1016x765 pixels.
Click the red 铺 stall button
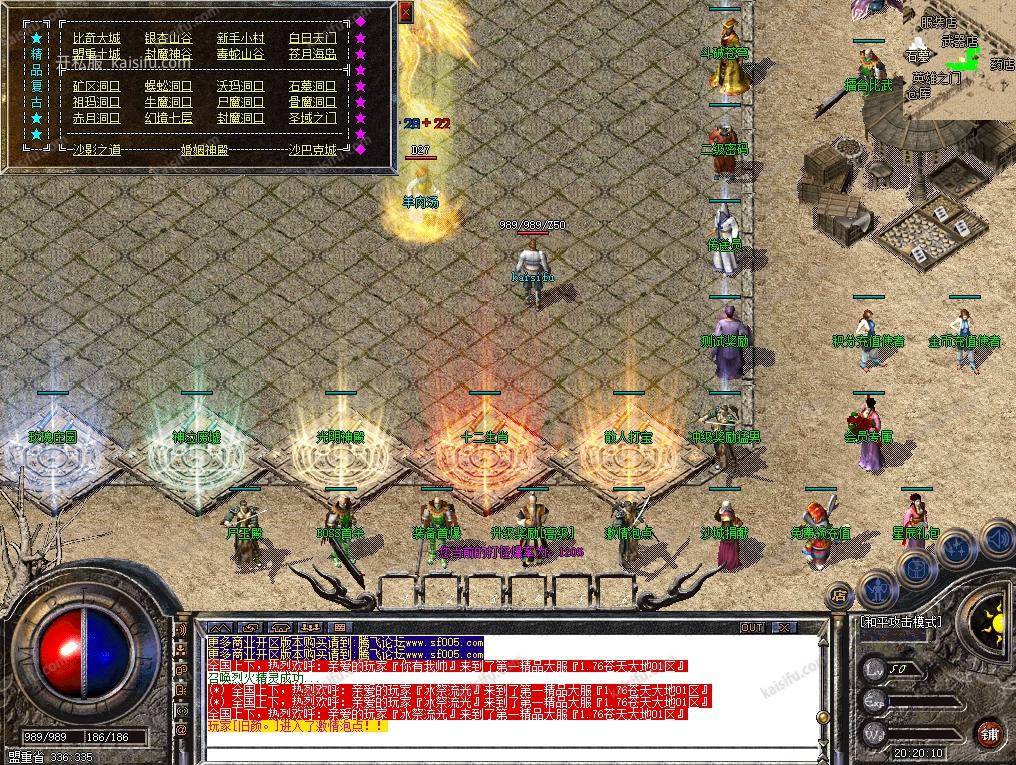point(989,733)
